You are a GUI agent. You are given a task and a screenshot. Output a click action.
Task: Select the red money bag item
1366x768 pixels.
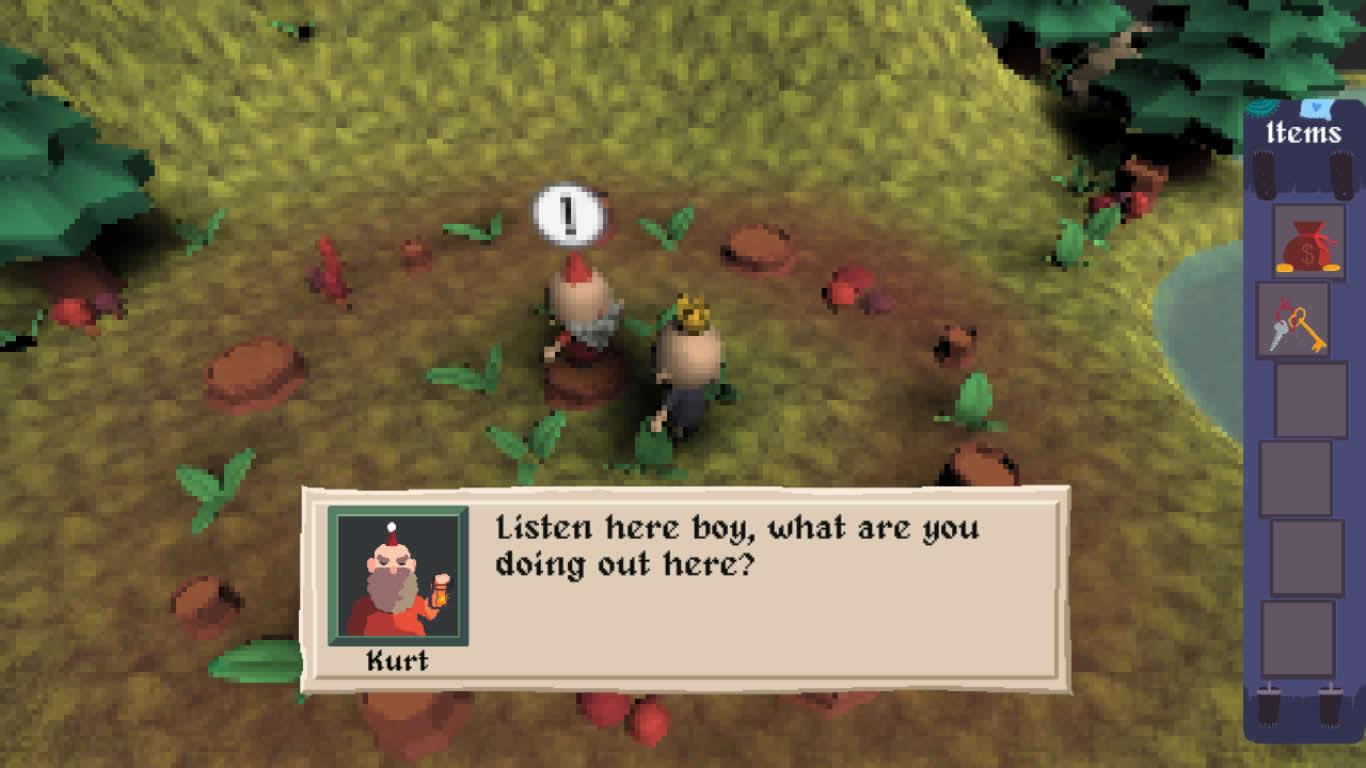click(1308, 243)
